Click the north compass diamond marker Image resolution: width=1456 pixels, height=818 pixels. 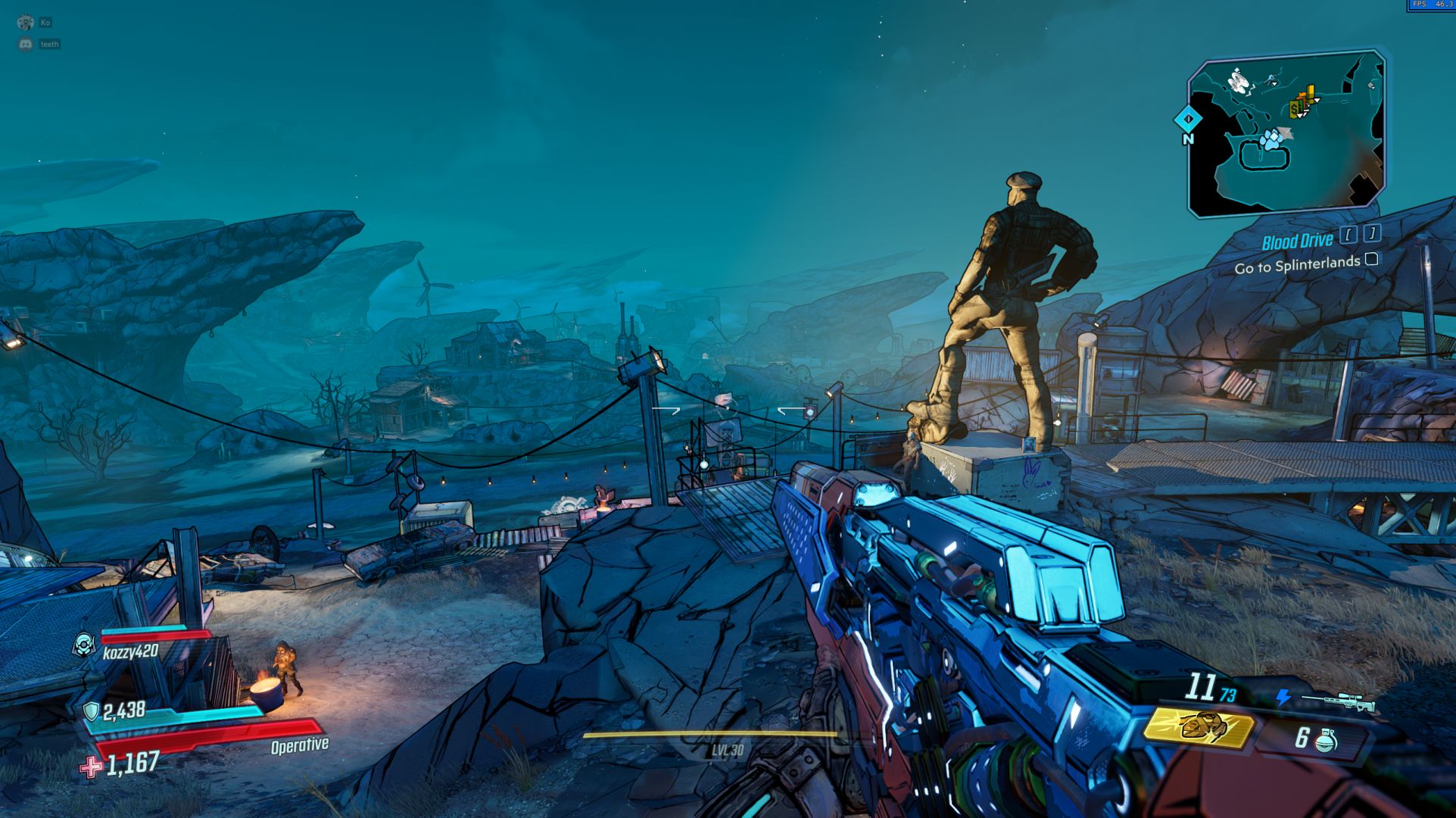pyautogui.click(x=1188, y=120)
